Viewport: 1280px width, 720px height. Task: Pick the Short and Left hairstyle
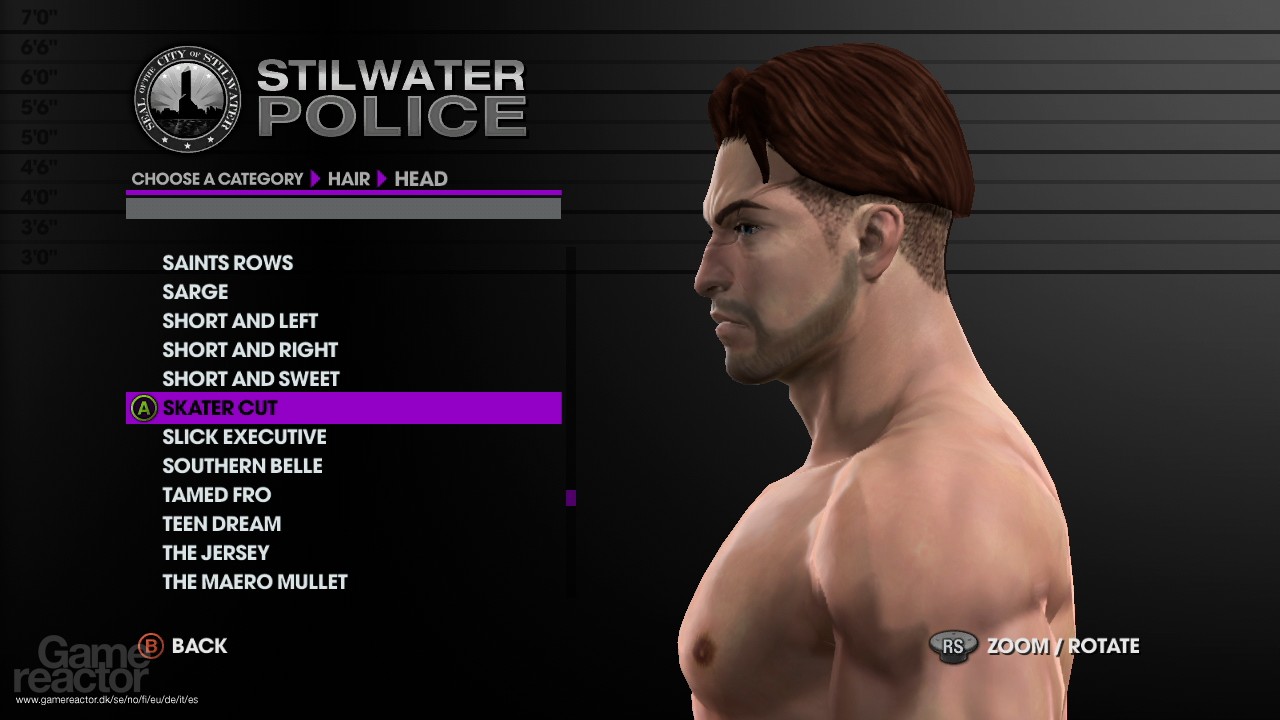click(x=240, y=321)
